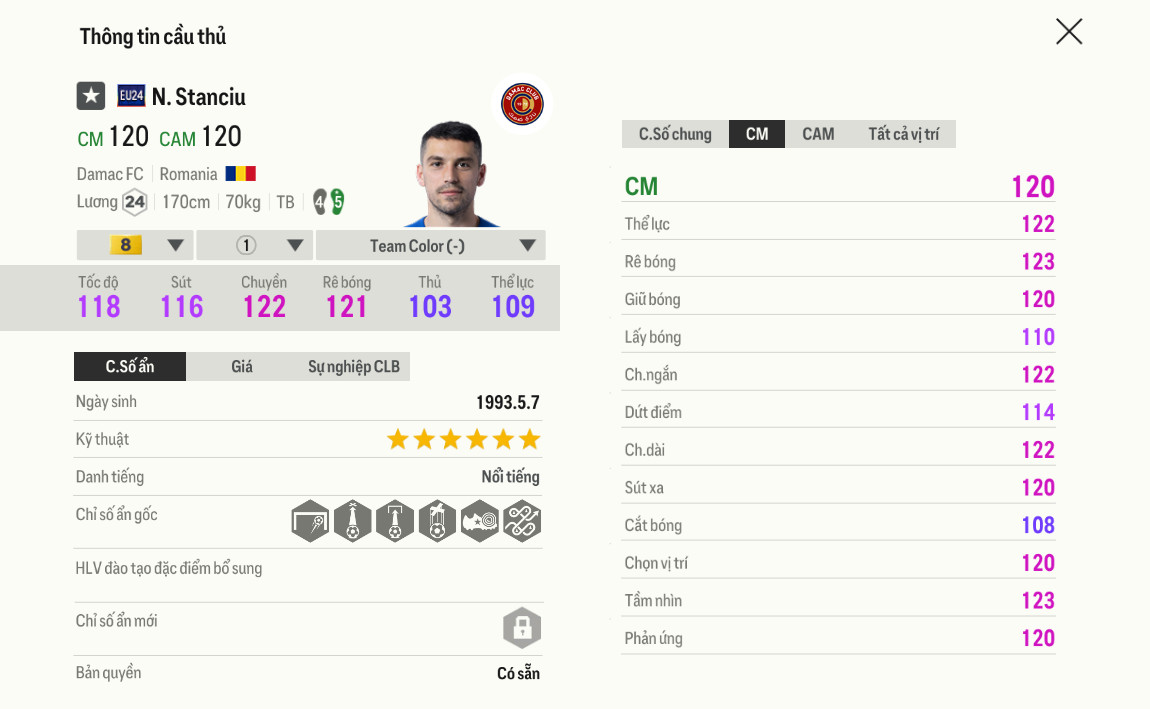This screenshot has width=1150, height=709.
Task: Open the upgrade level 8 dropdown
Action: 135,245
